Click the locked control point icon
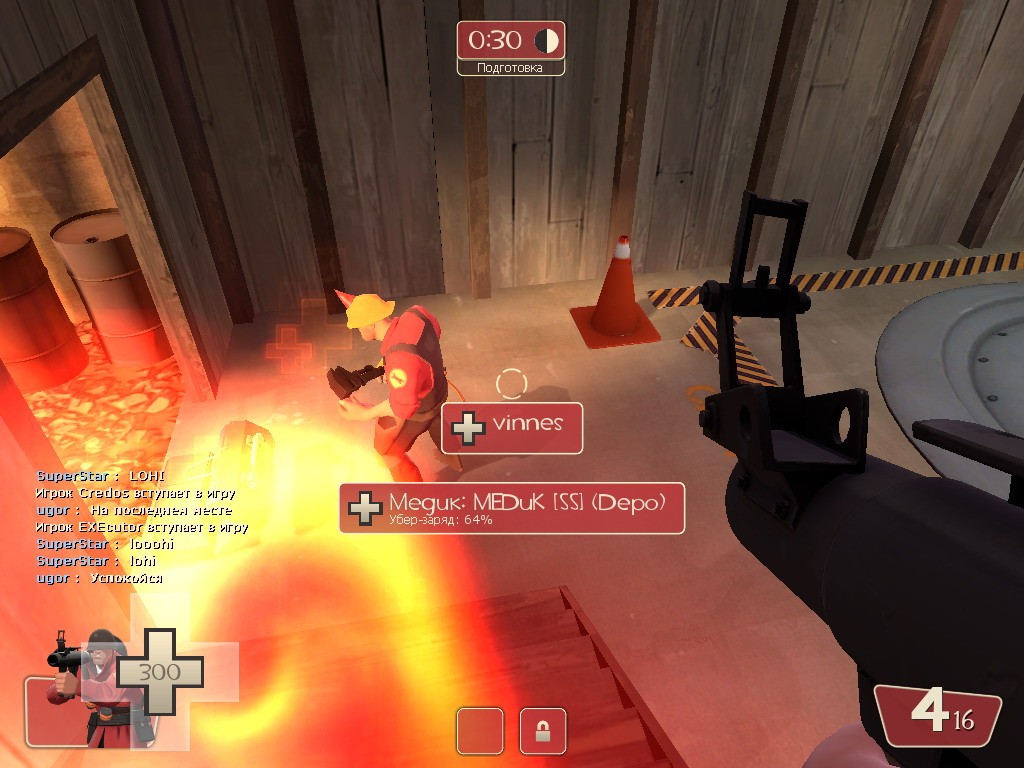Image resolution: width=1024 pixels, height=768 pixels. click(x=543, y=731)
